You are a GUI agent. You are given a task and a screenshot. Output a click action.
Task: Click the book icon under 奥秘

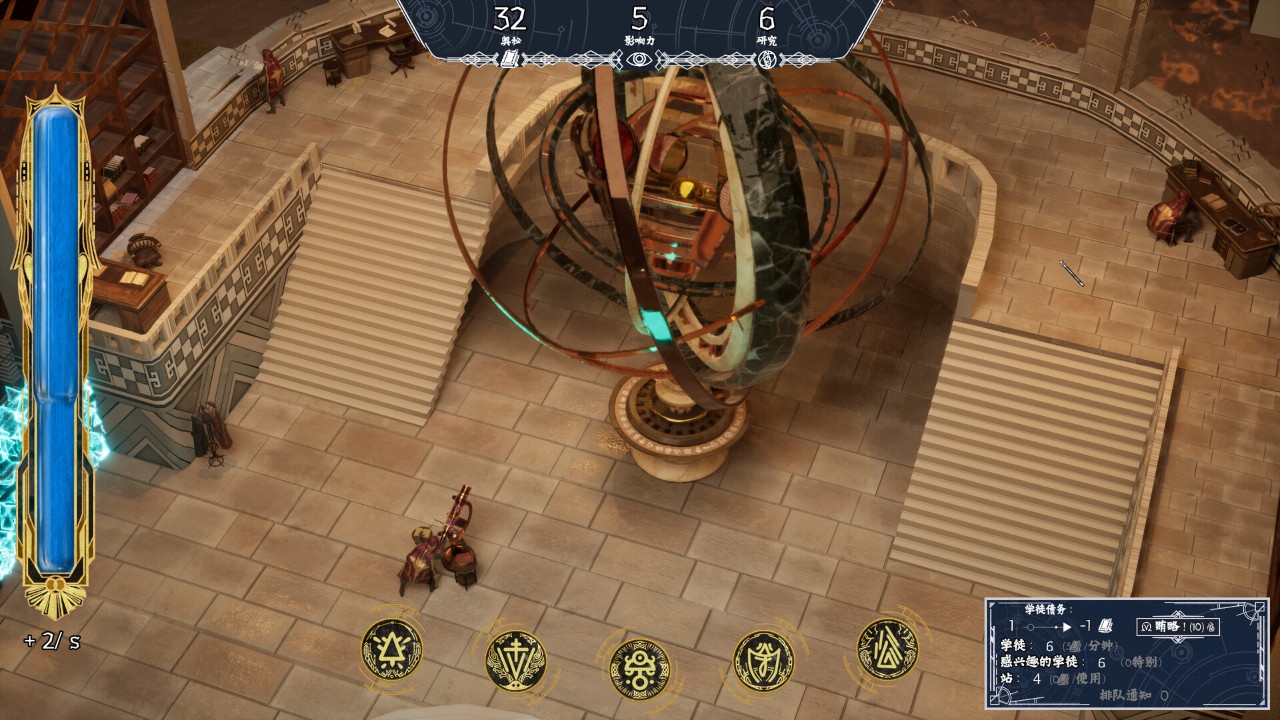click(509, 60)
